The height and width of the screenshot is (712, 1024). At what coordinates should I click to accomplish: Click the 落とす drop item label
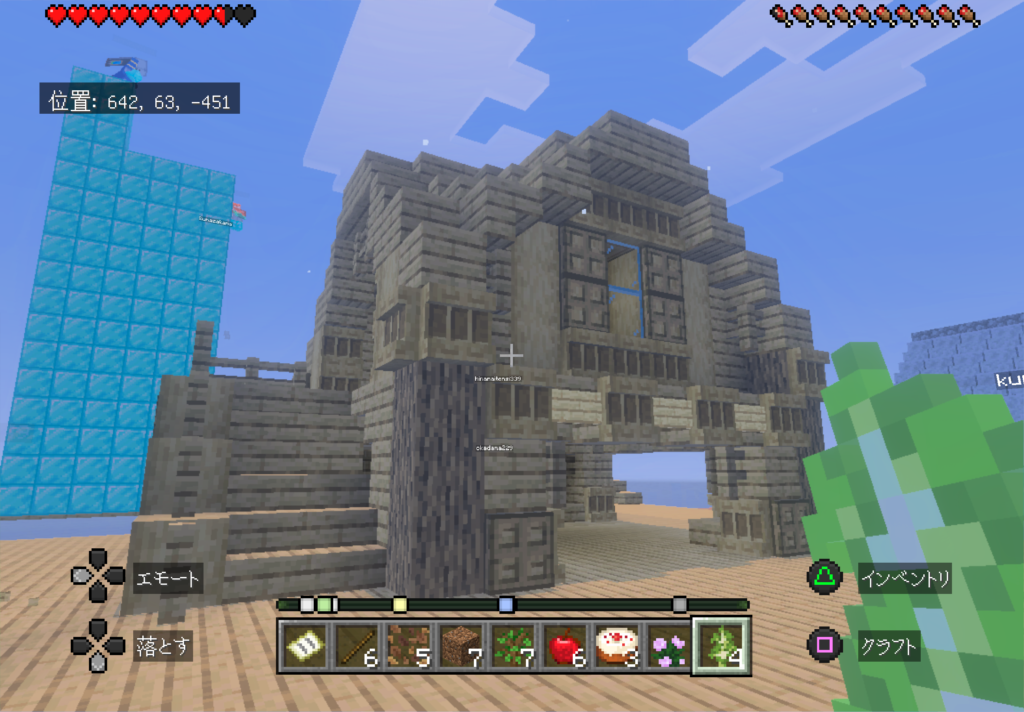(162, 645)
